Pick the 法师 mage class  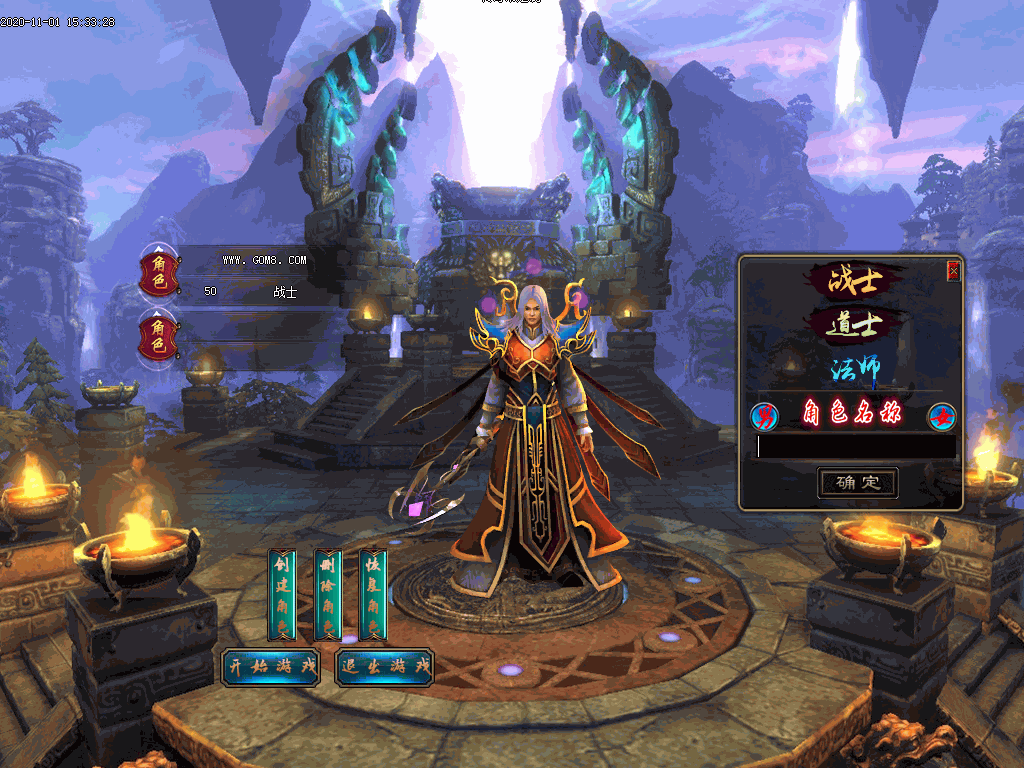[x=854, y=369]
